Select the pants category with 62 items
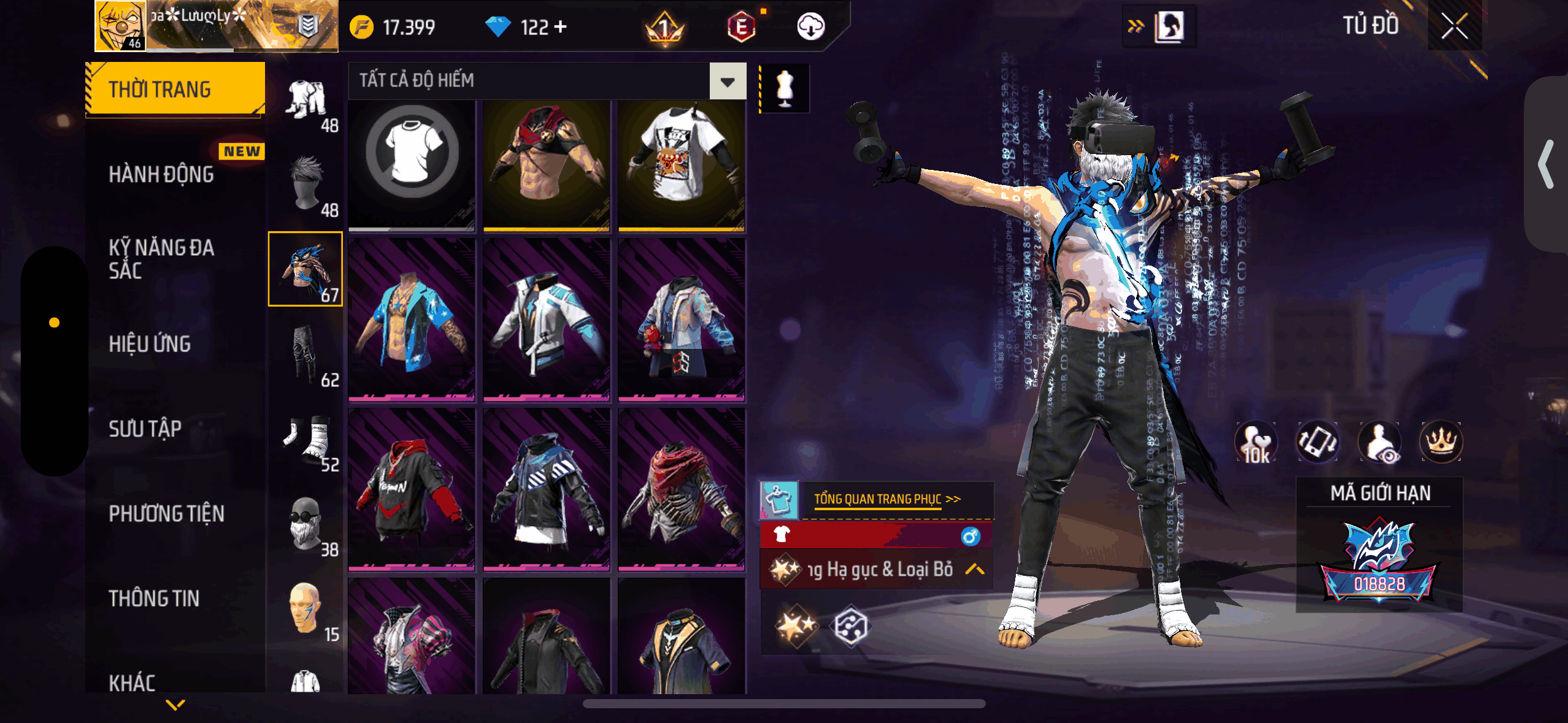Screen dimensions: 1568x723 pyautogui.click(x=306, y=356)
